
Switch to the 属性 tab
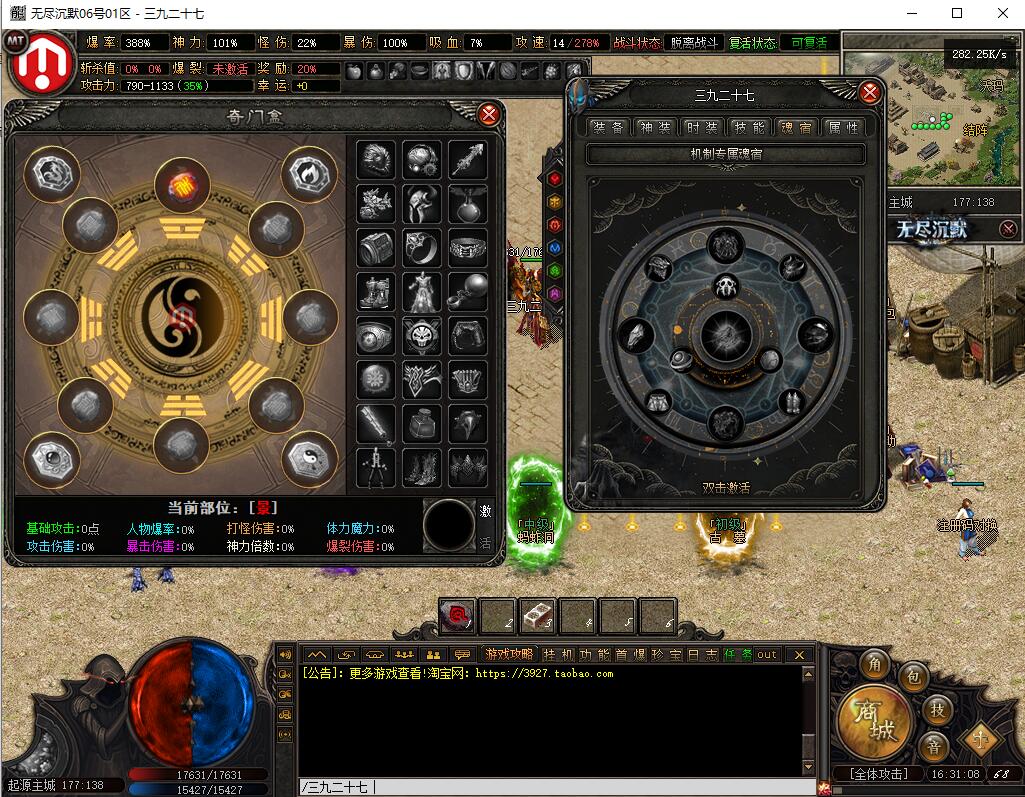pos(843,128)
